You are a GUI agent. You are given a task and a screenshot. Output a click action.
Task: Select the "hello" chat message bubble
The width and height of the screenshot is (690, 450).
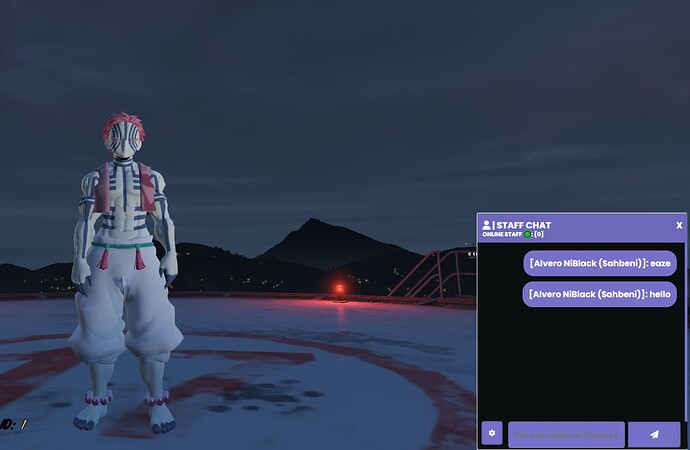coord(600,294)
